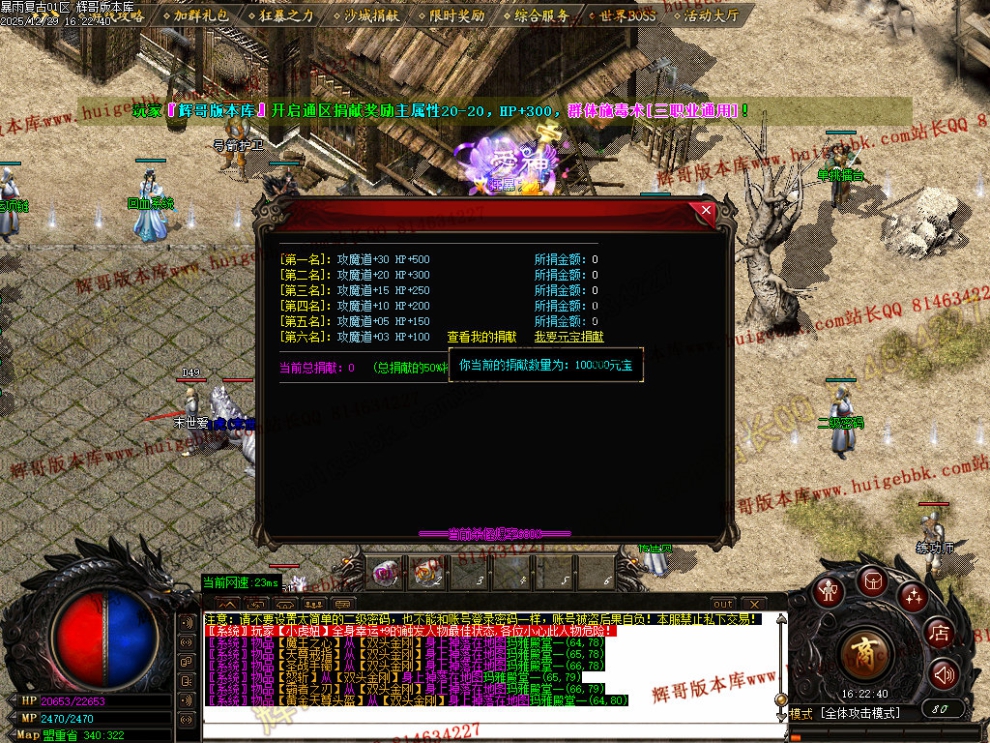Select the first hotbar slot with the pink orb item
Image resolution: width=990 pixels, height=743 pixels.
(387, 573)
